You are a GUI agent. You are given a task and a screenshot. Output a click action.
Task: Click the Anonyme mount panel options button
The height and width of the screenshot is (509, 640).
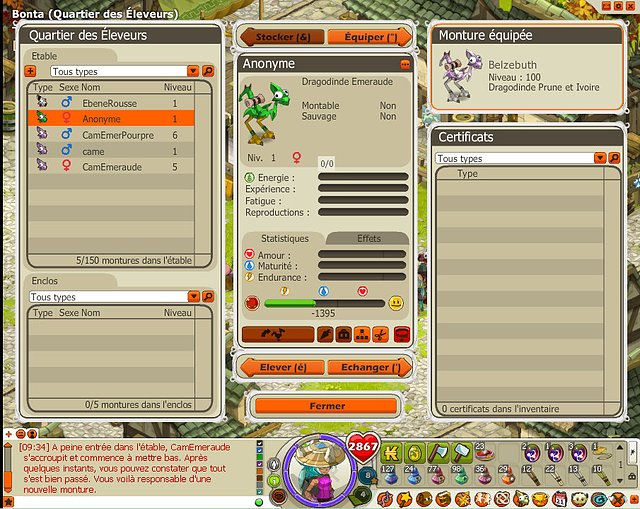coord(405,64)
